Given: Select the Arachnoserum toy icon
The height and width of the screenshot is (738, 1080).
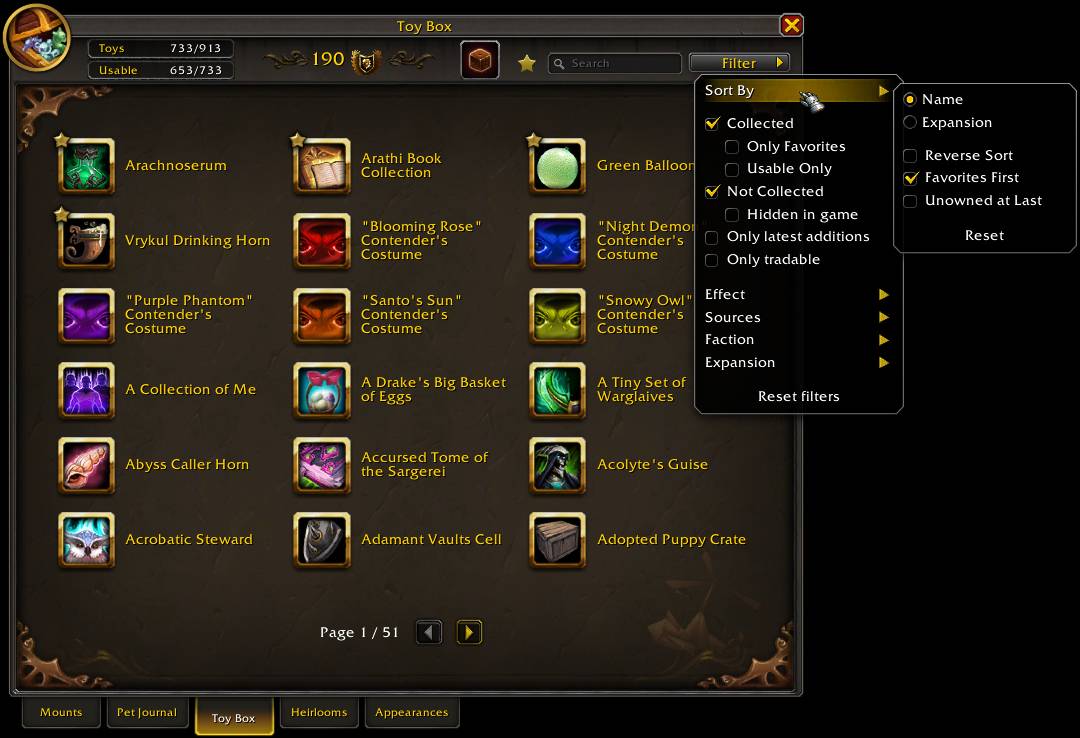Looking at the screenshot, I should (x=87, y=166).
